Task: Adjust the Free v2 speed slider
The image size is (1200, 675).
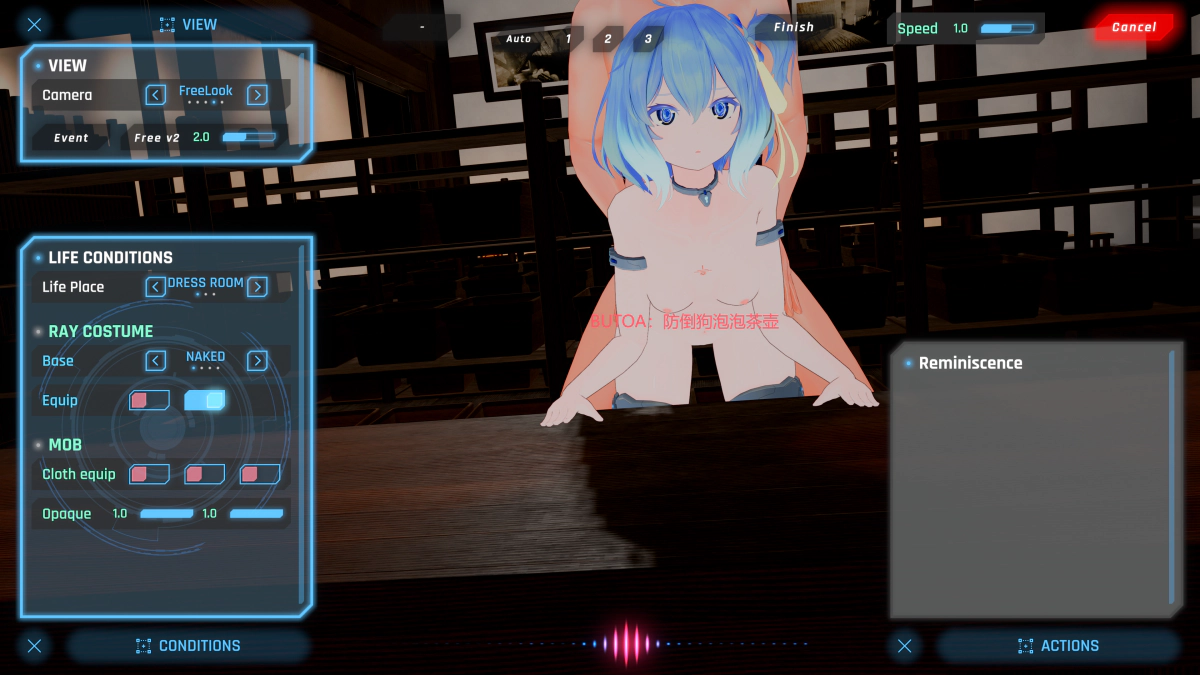Action: (x=248, y=137)
